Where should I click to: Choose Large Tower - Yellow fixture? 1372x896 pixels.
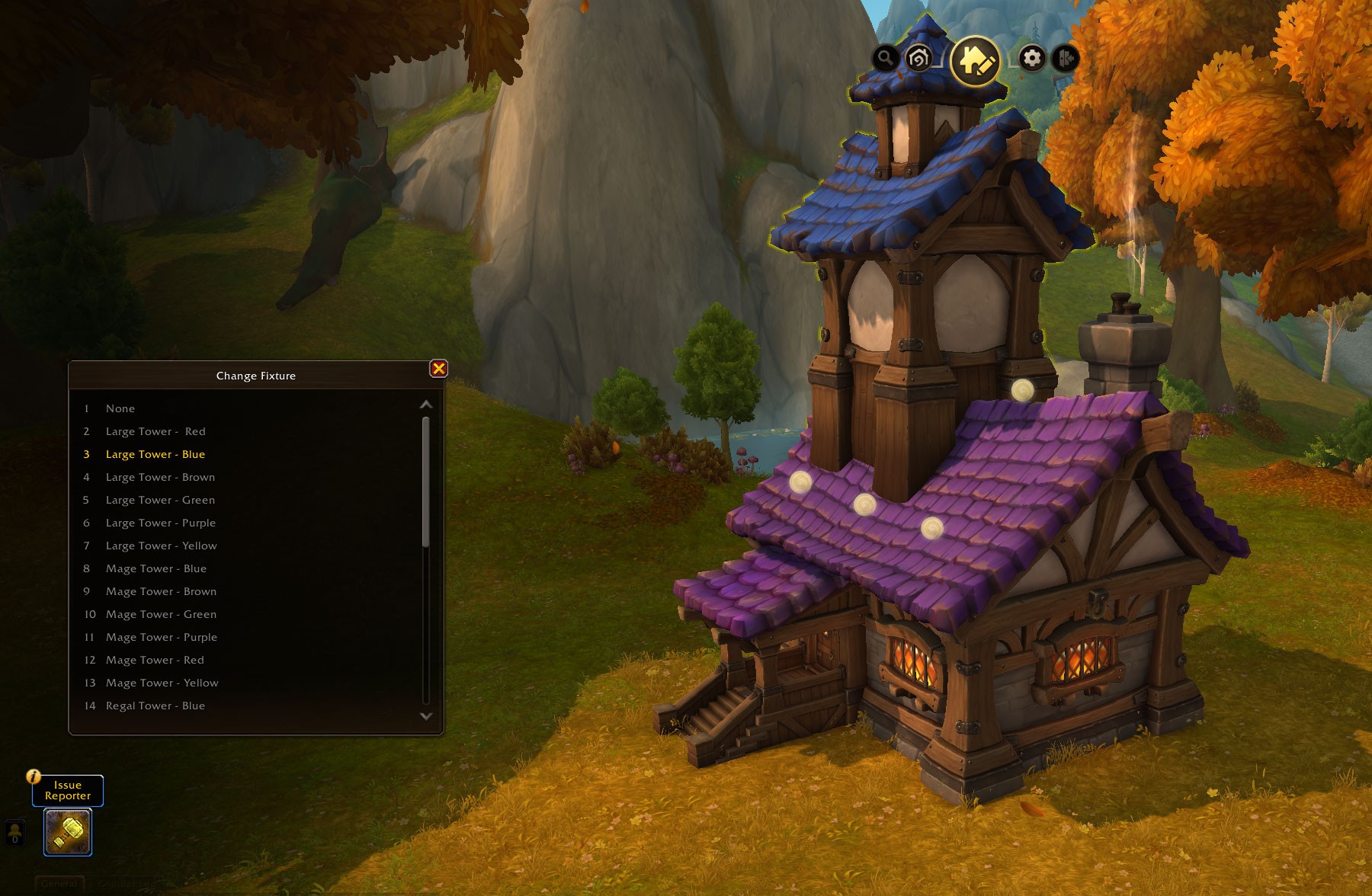click(161, 546)
